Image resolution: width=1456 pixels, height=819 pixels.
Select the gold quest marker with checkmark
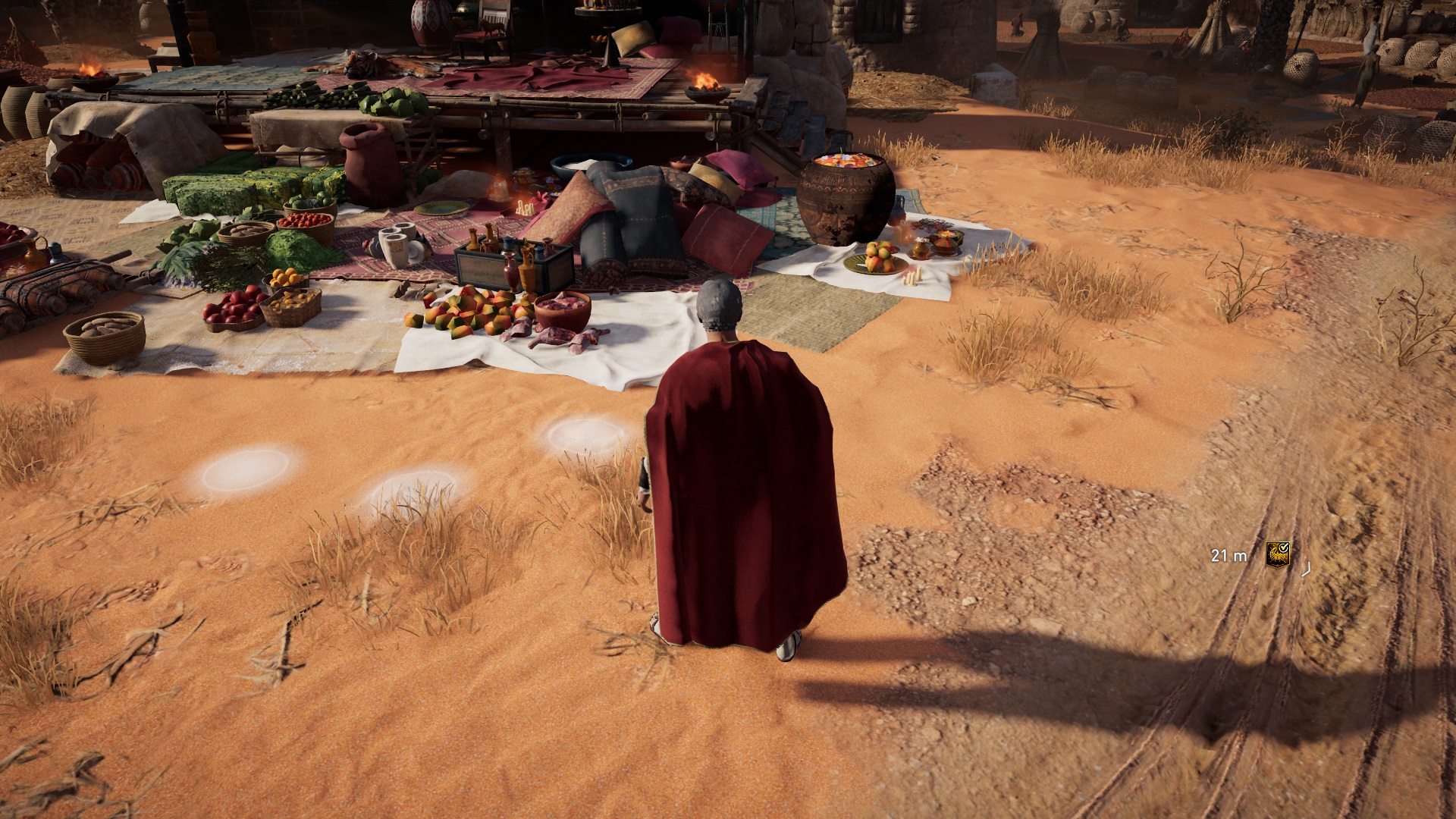(x=1277, y=554)
